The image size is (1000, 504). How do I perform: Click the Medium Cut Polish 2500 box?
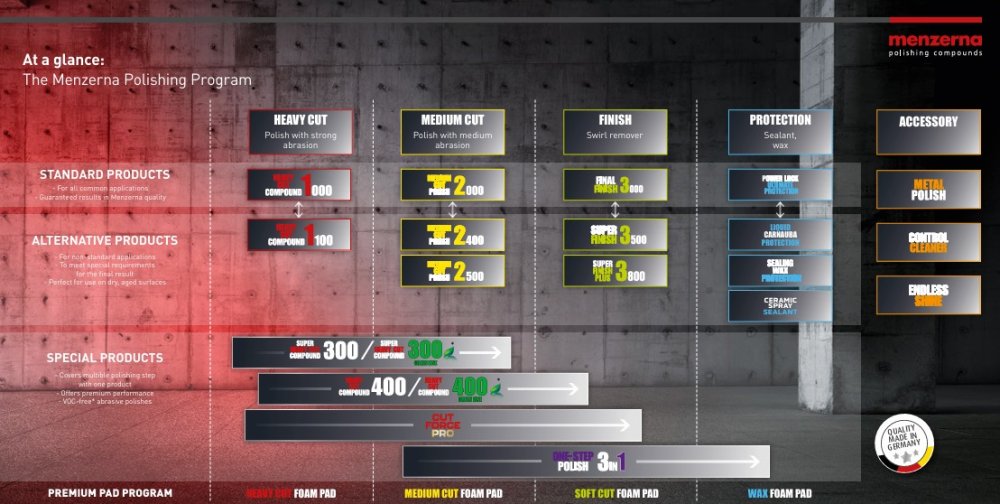(x=452, y=270)
